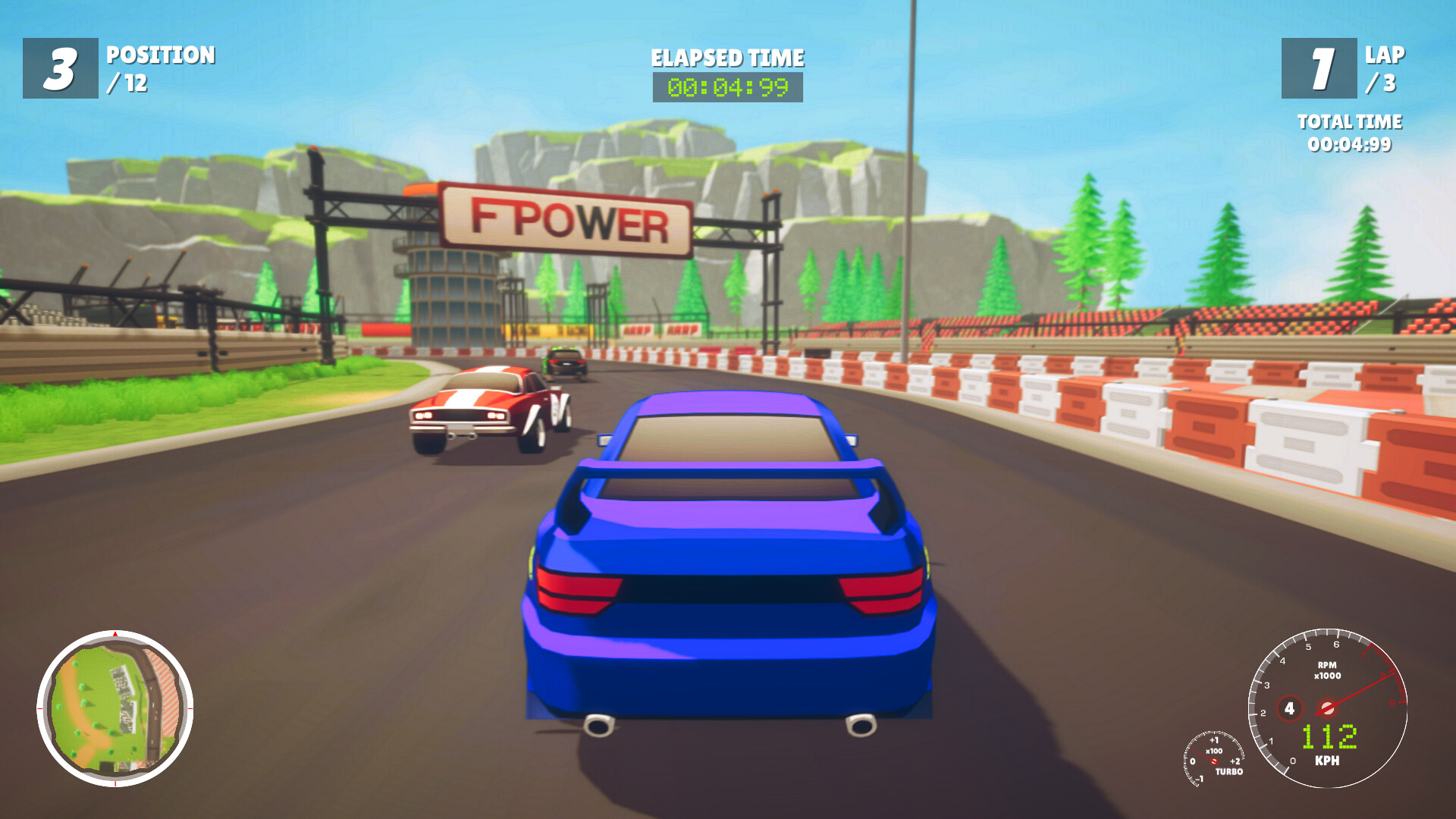Click the green 00:04:99 timer text
Viewport: 1456px width, 819px height.
726,88
